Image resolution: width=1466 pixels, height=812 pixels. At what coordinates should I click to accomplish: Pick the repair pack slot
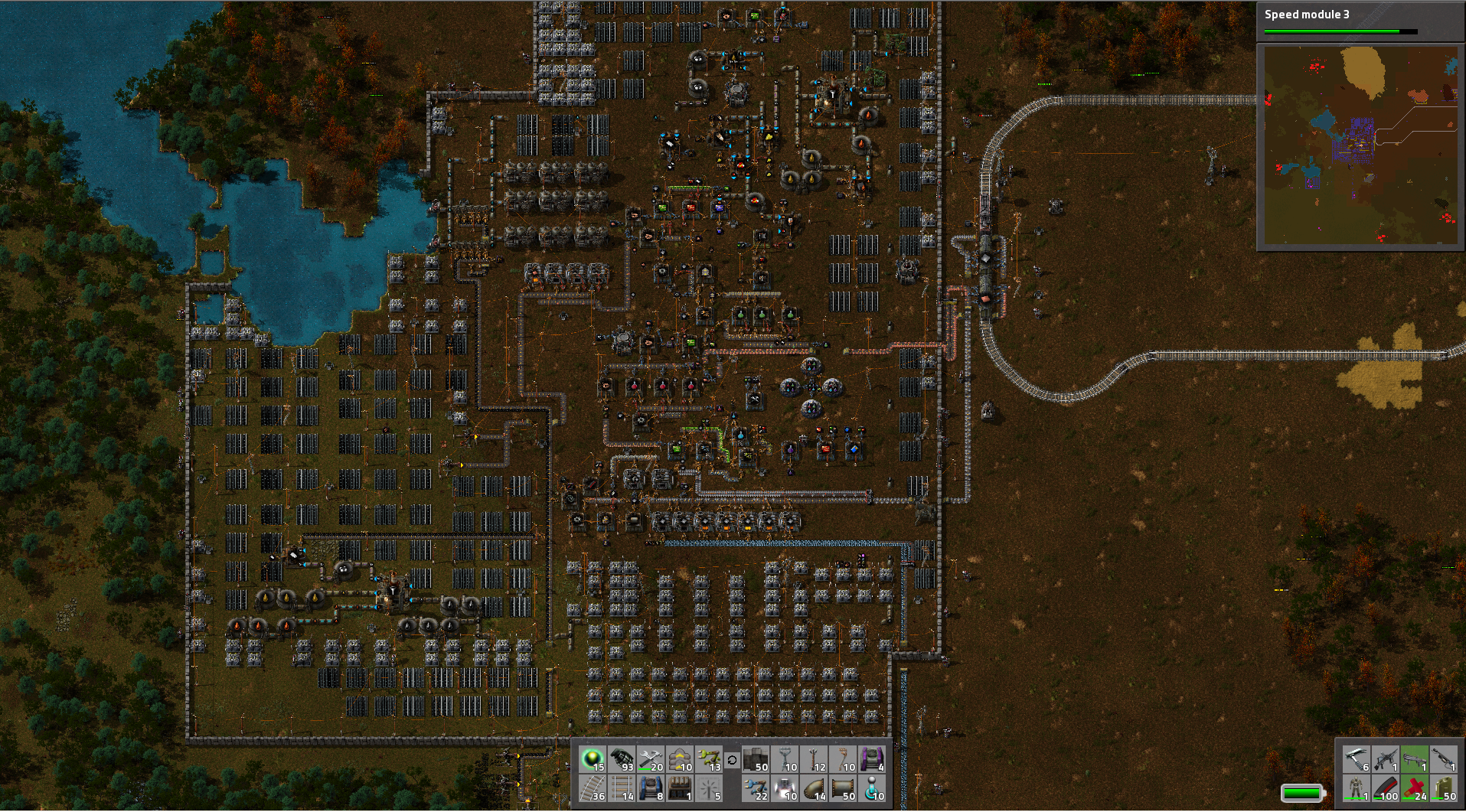651,759
